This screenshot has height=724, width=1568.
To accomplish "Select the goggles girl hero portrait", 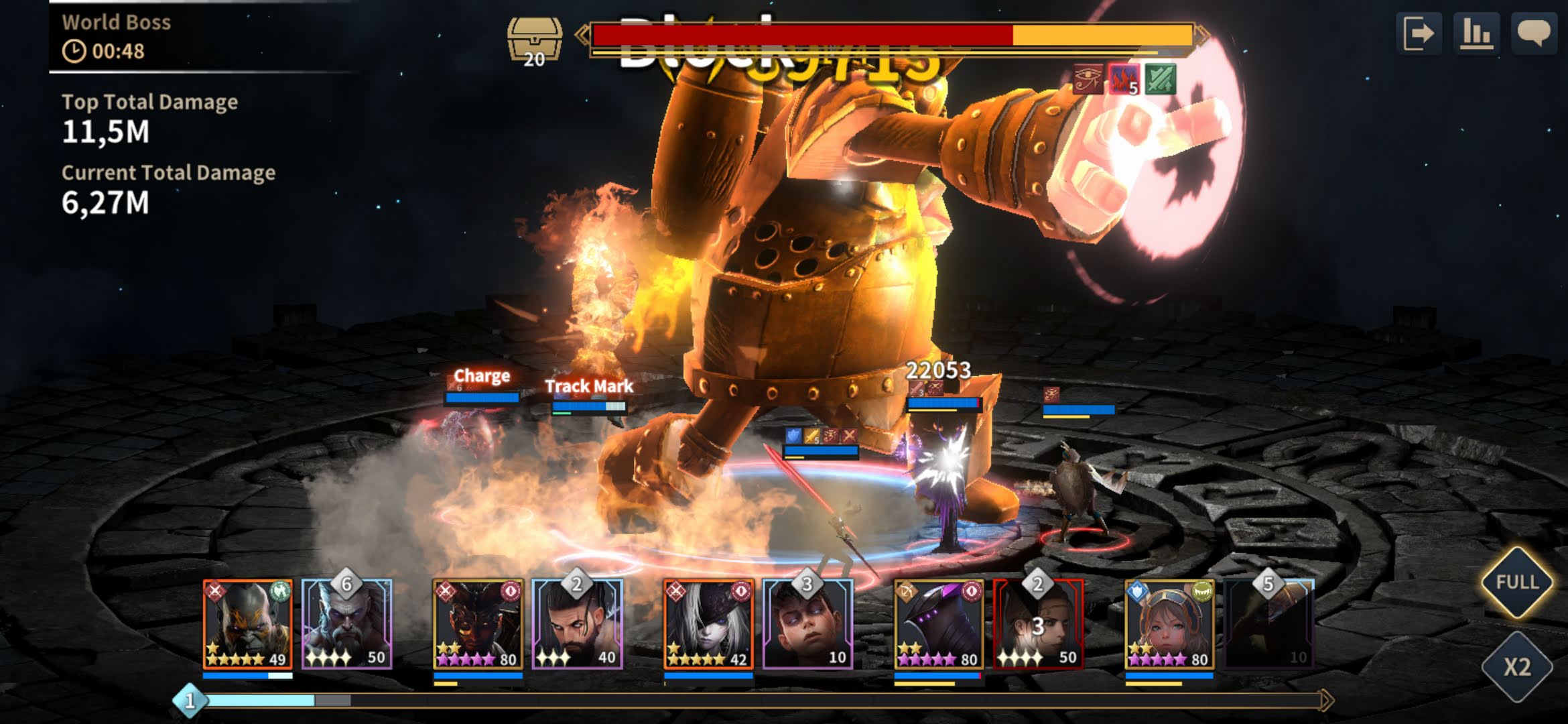I will point(1169,625).
